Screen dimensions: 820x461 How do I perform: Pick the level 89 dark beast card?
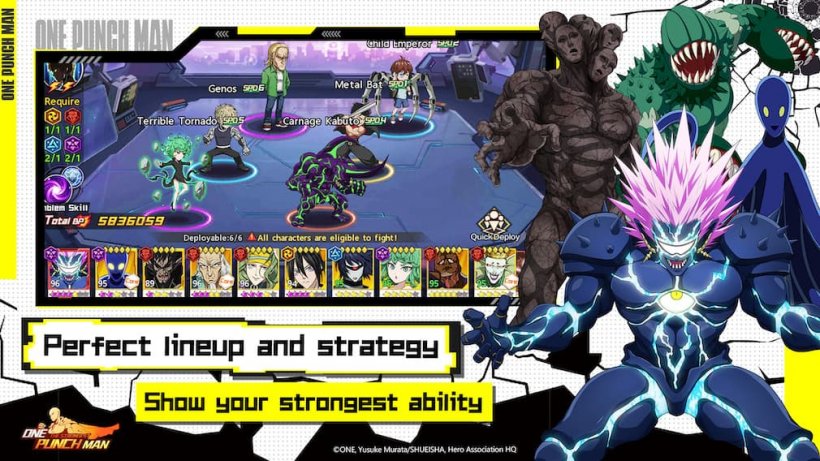pos(163,271)
